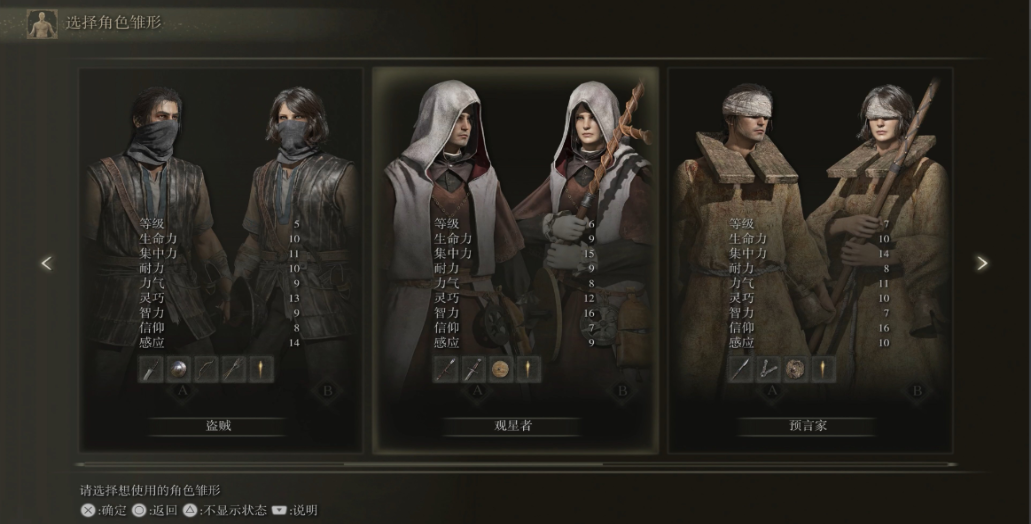The height and width of the screenshot is (524, 1031).
Task: Click the horizontal class list scrollbar
Action: point(515,464)
